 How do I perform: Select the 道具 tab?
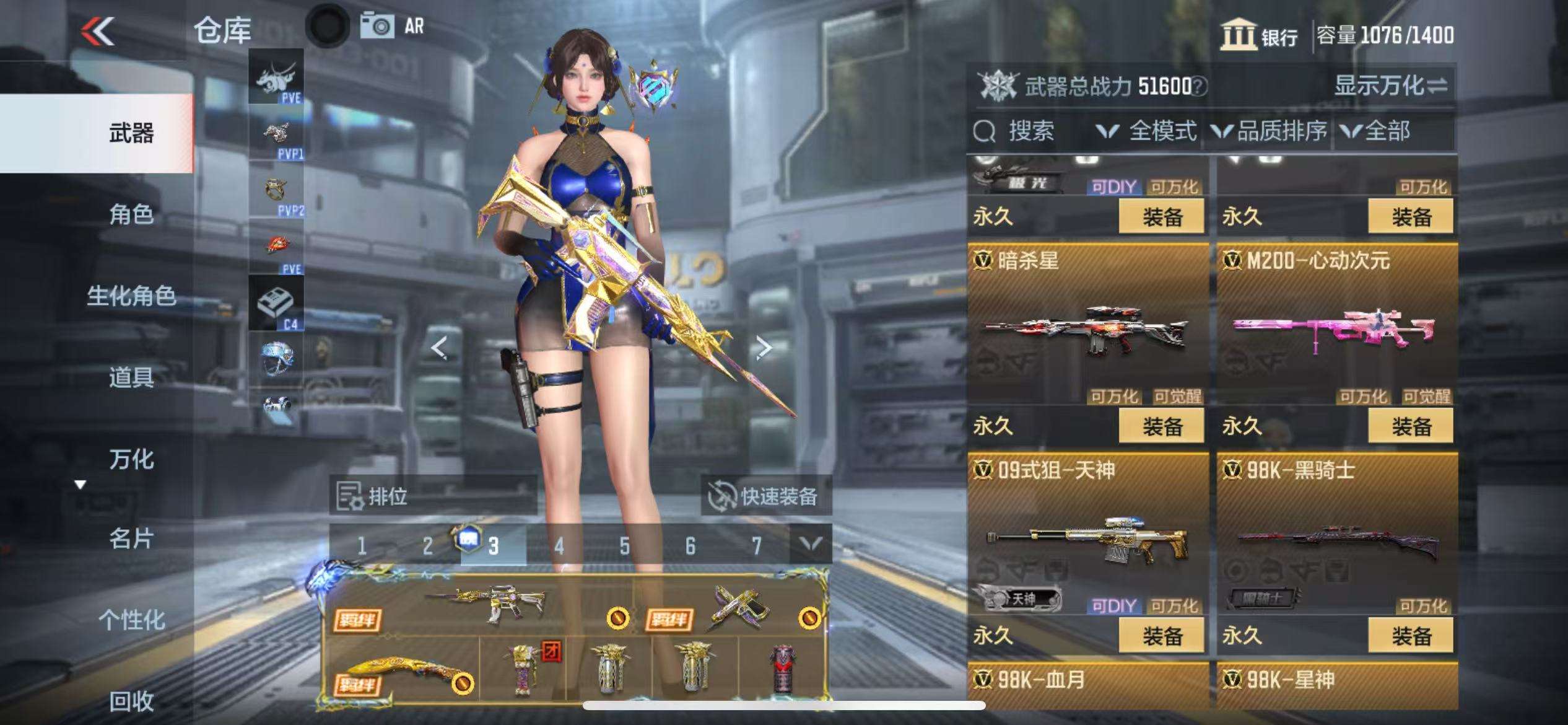pos(131,377)
